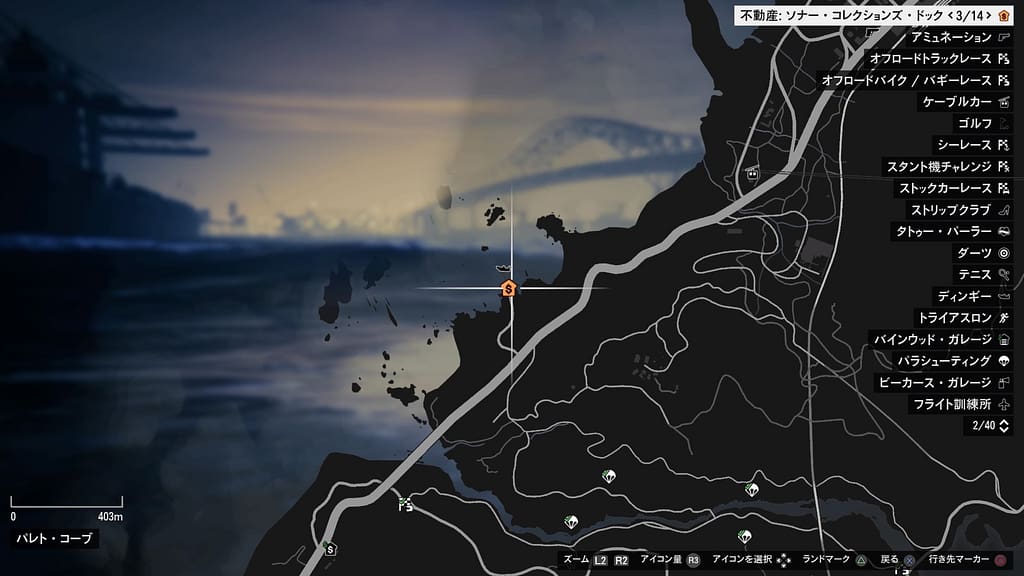1024x576 pixels.
Task: Select the オフロードバイク / バギーレース entry
Action: (906, 80)
